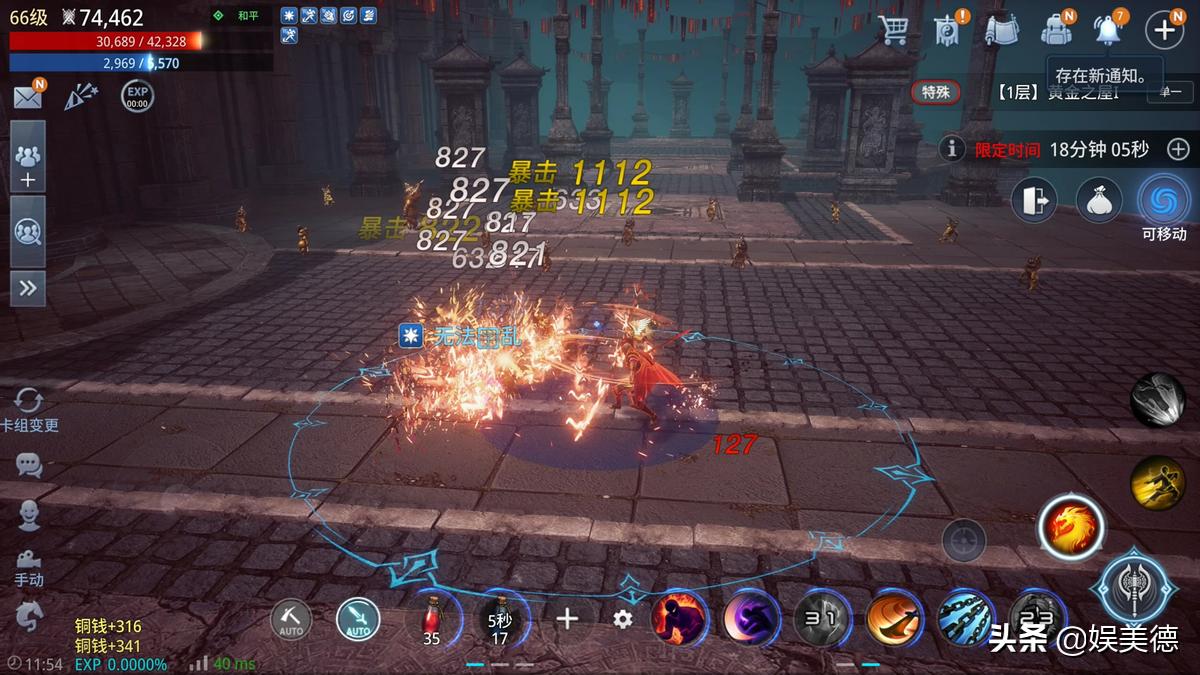Tap the EXP boost timer icon
Screen dimensions: 1200x675
click(x=137, y=97)
